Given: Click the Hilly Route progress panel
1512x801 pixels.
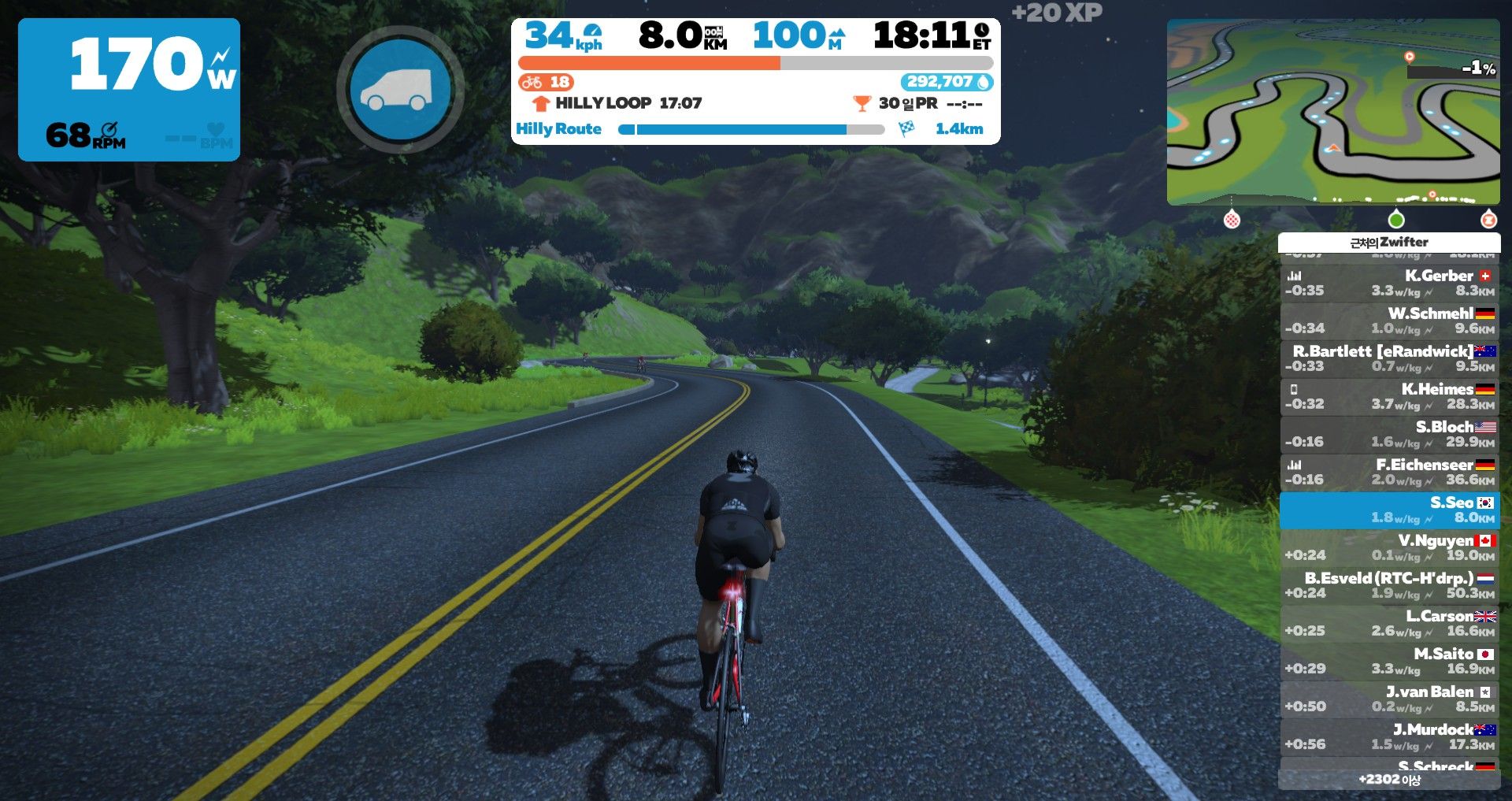Looking at the screenshot, I should (x=754, y=129).
